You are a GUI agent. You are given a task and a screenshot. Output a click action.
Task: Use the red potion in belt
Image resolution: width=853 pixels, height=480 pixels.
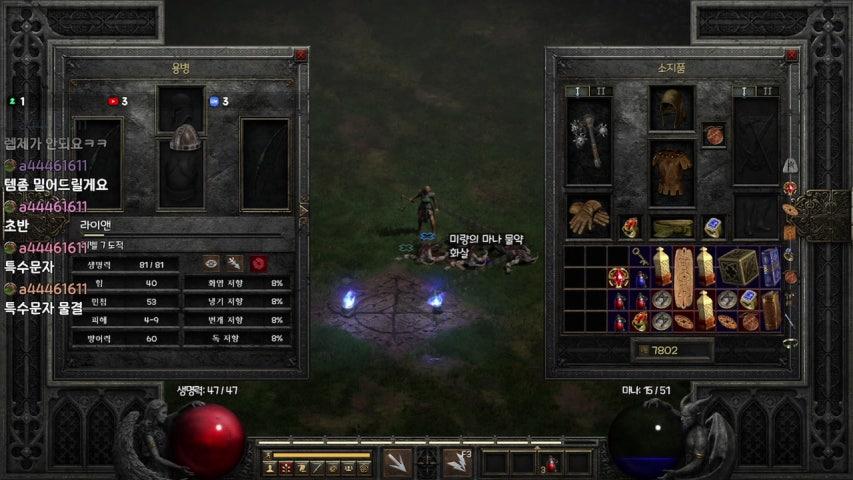tap(551, 463)
